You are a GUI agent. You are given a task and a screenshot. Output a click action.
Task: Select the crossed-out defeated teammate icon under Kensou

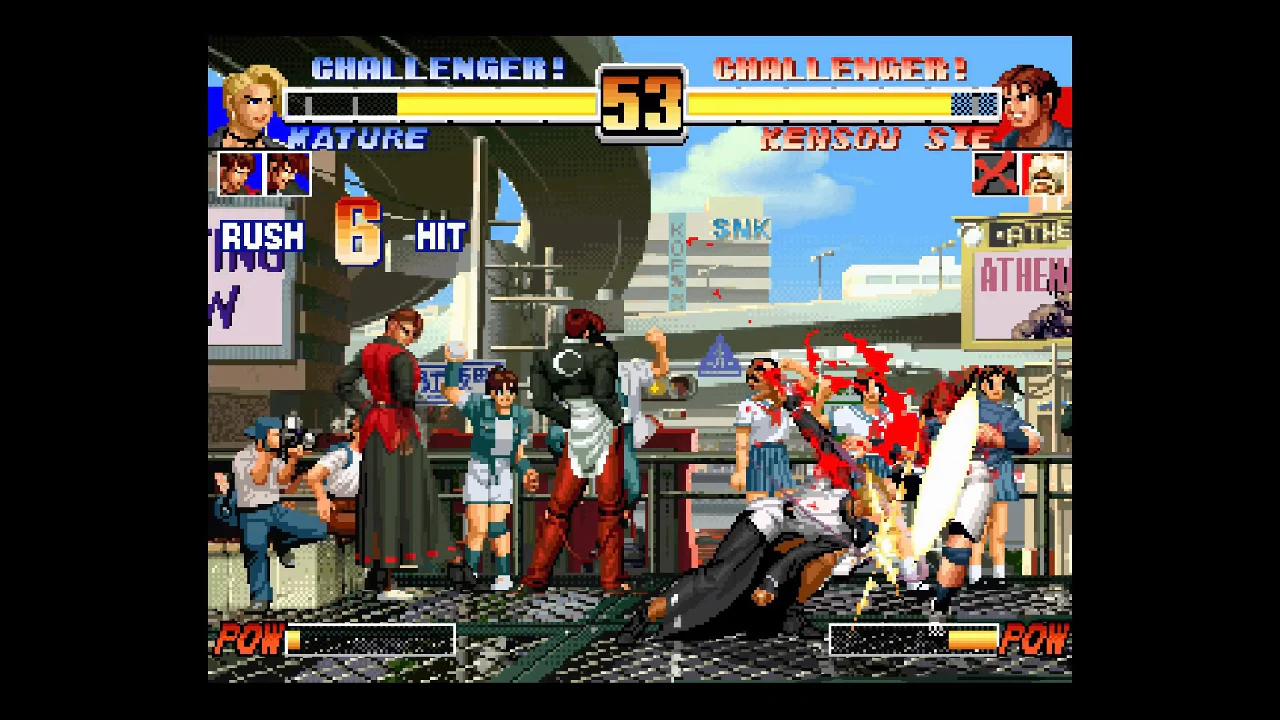995,171
